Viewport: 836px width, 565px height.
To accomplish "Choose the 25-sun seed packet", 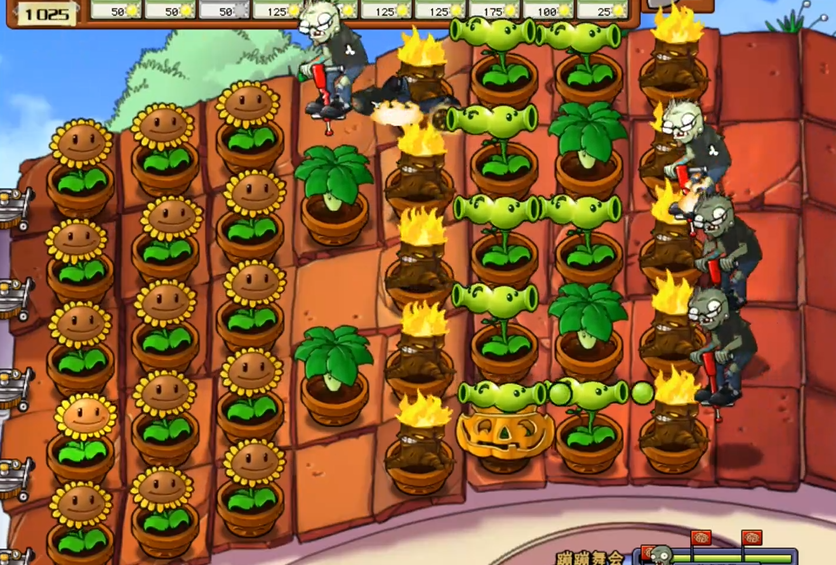I will click(602, 10).
